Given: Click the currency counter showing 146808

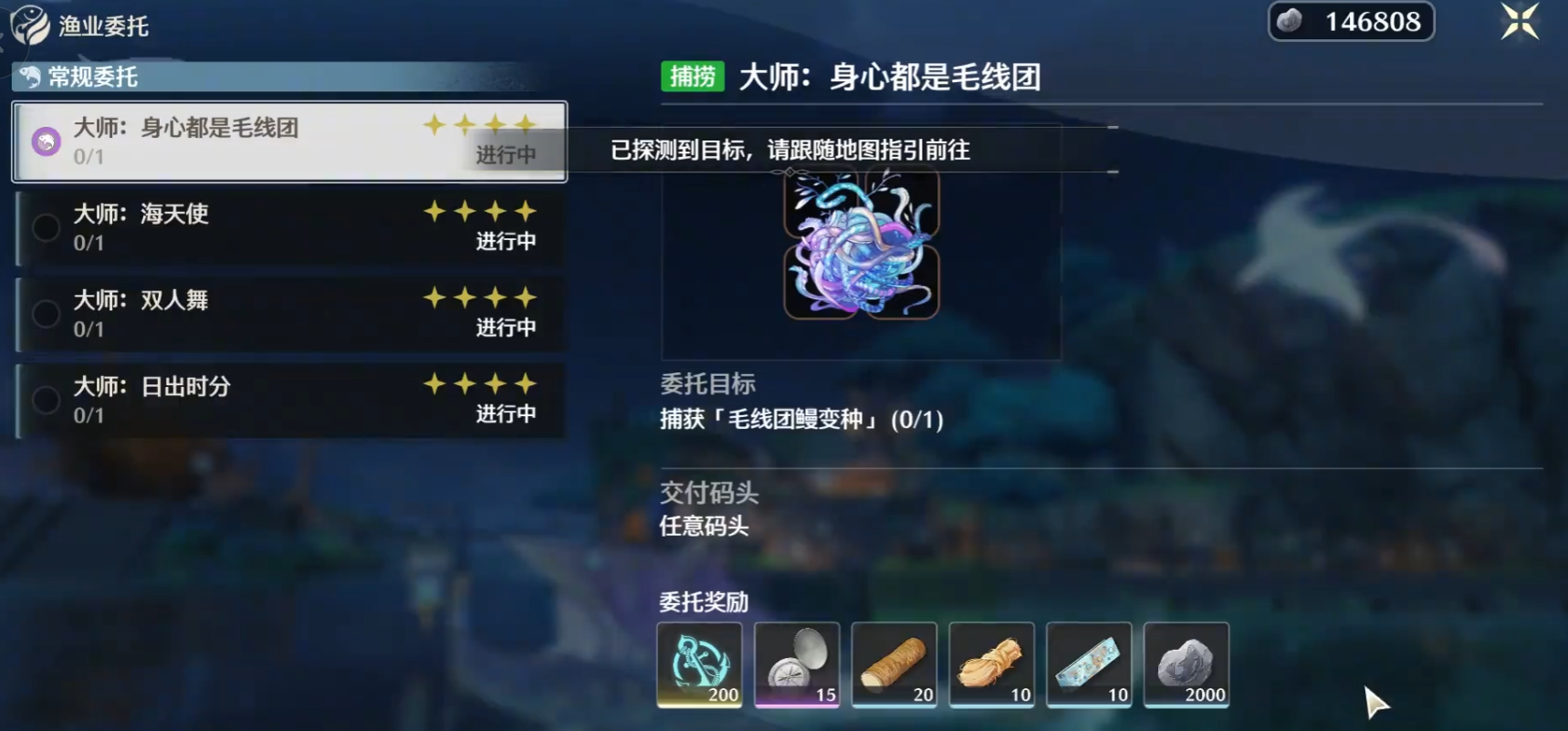Looking at the screenshot, I should 1351,21.
